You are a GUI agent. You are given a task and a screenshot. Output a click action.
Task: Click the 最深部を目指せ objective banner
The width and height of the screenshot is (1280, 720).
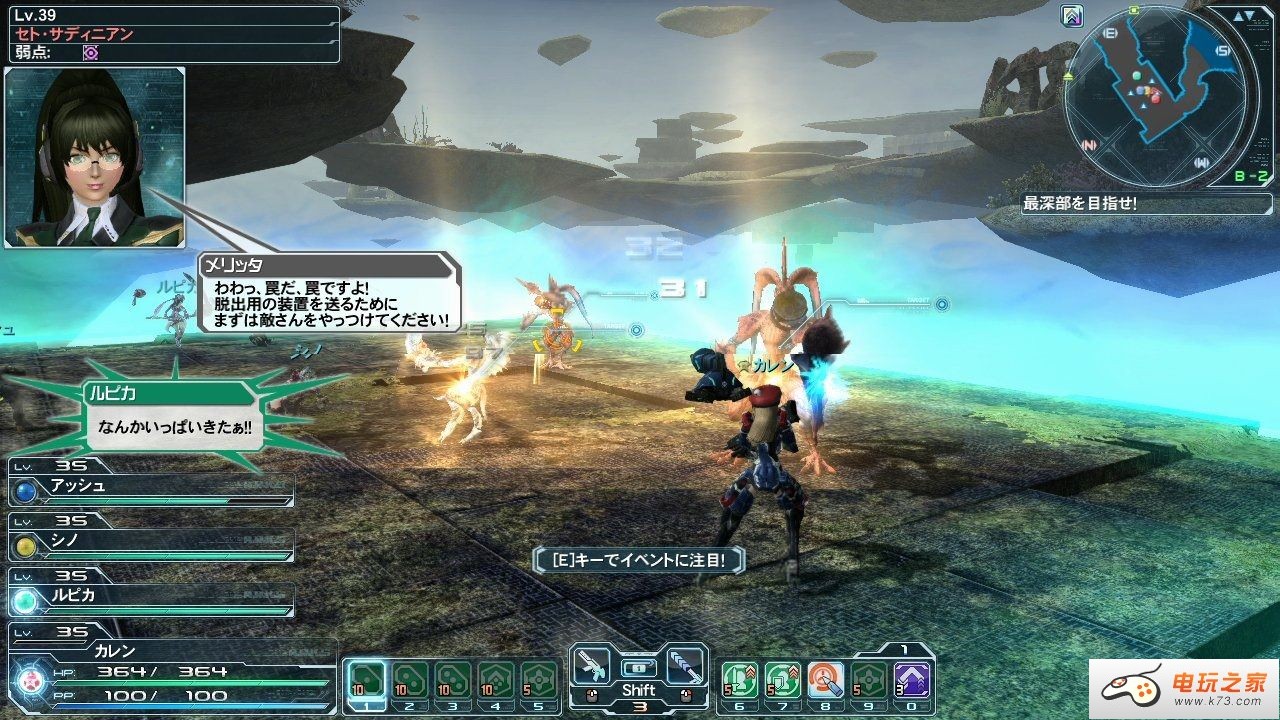[1080, 203]
